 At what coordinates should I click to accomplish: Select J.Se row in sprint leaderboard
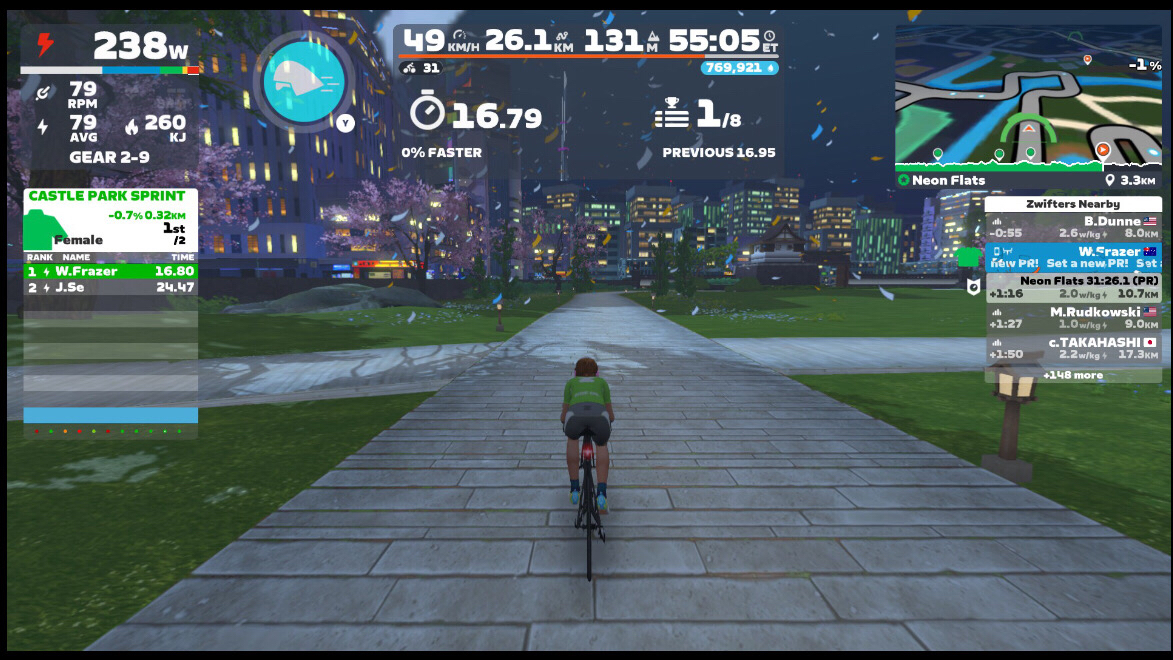(x=110, y=288)
